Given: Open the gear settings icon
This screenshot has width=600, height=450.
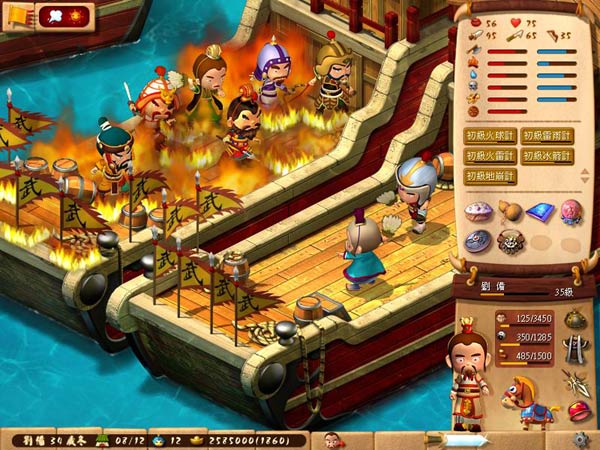Looking at the screenshot, I should tap(581, 439).
